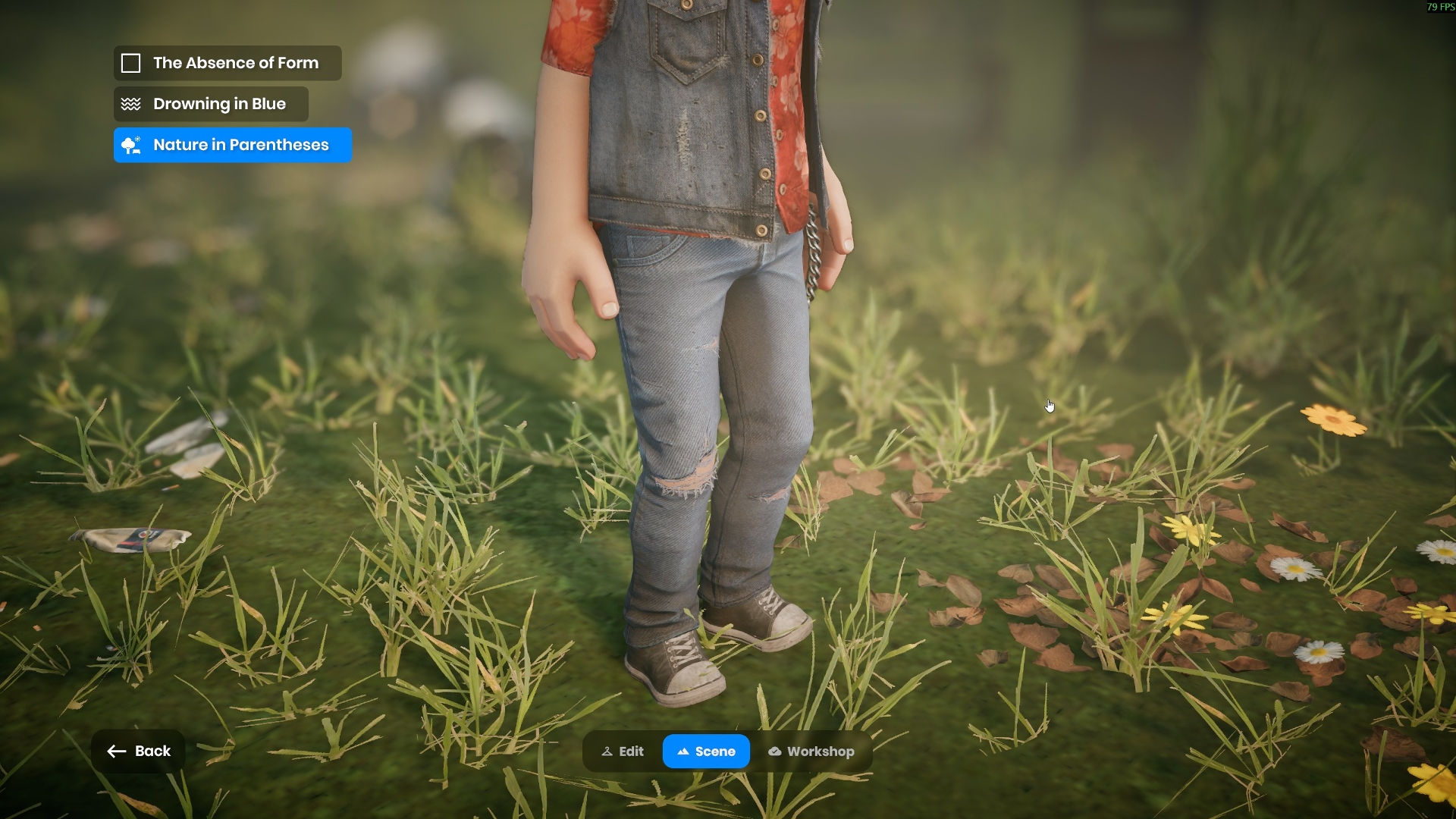
Task: Select The Absence of Form scene
Action: [x=227, y=63]
